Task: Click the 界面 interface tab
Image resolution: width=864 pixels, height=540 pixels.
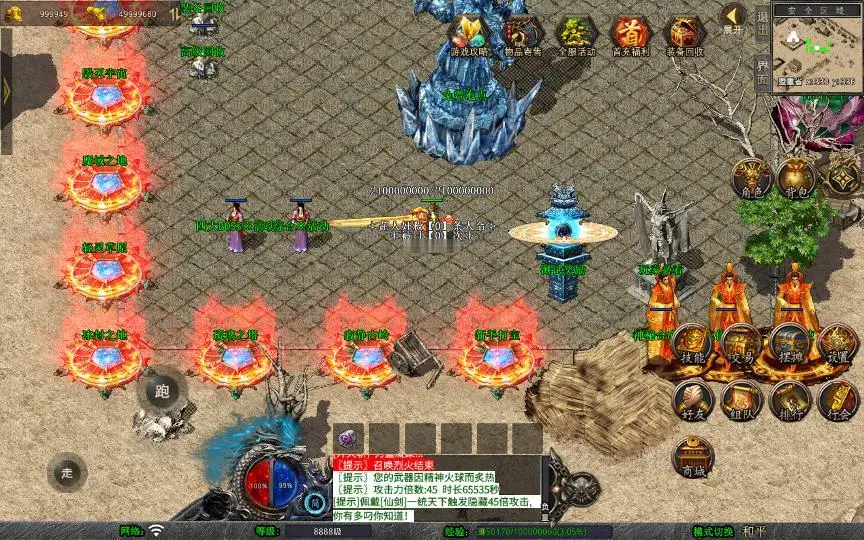Action: [x=761, y=71]
